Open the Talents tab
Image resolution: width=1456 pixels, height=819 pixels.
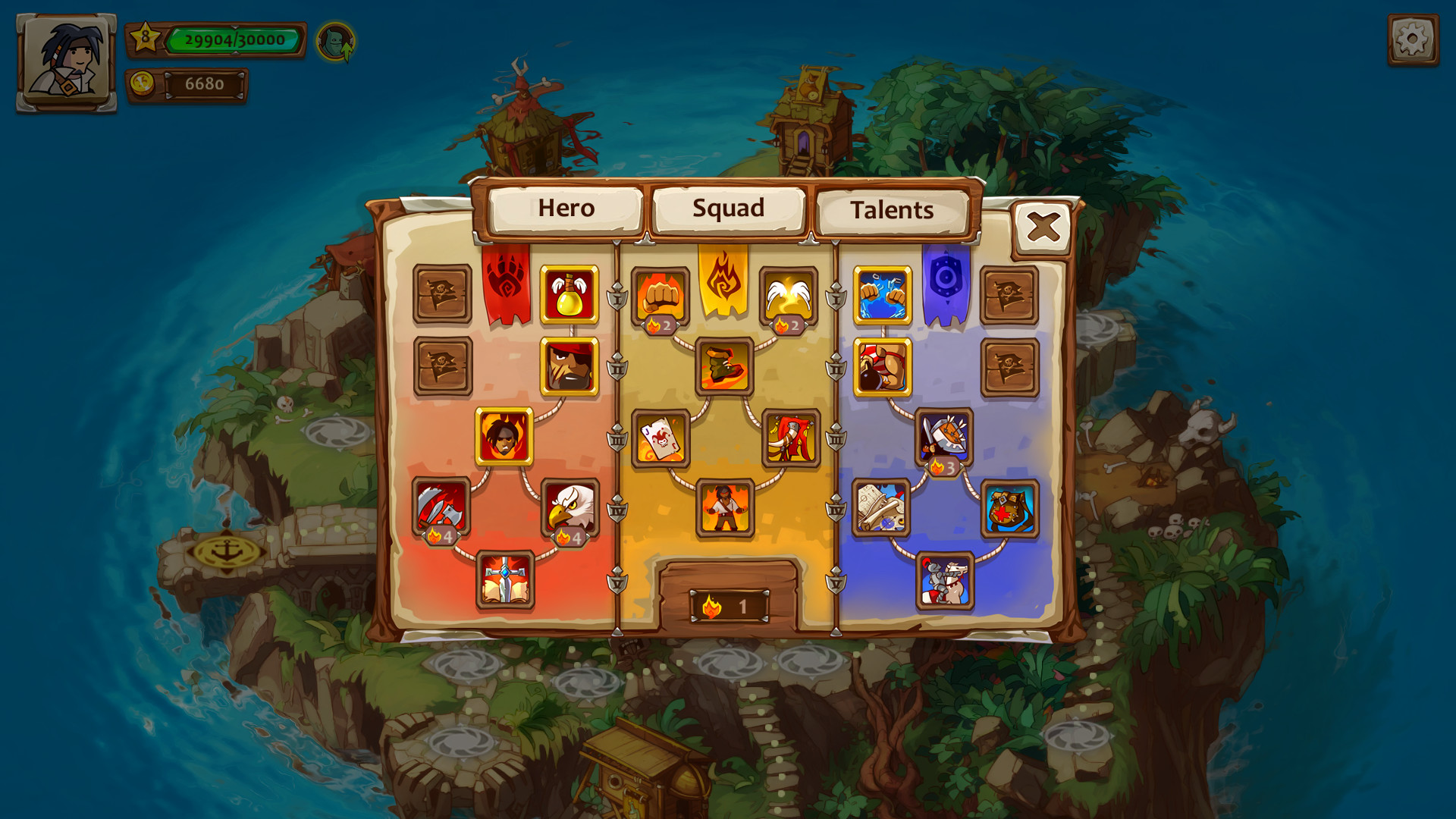[891, 210]
